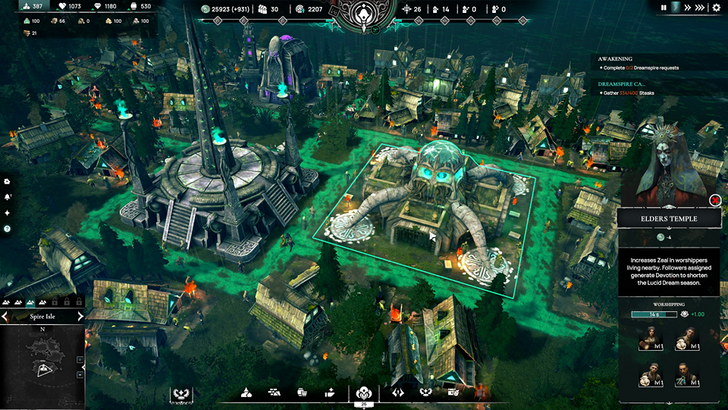Open the pyramid build category in toolbar
The height and width of the screenshot is (410, 728).
(244, 393)
